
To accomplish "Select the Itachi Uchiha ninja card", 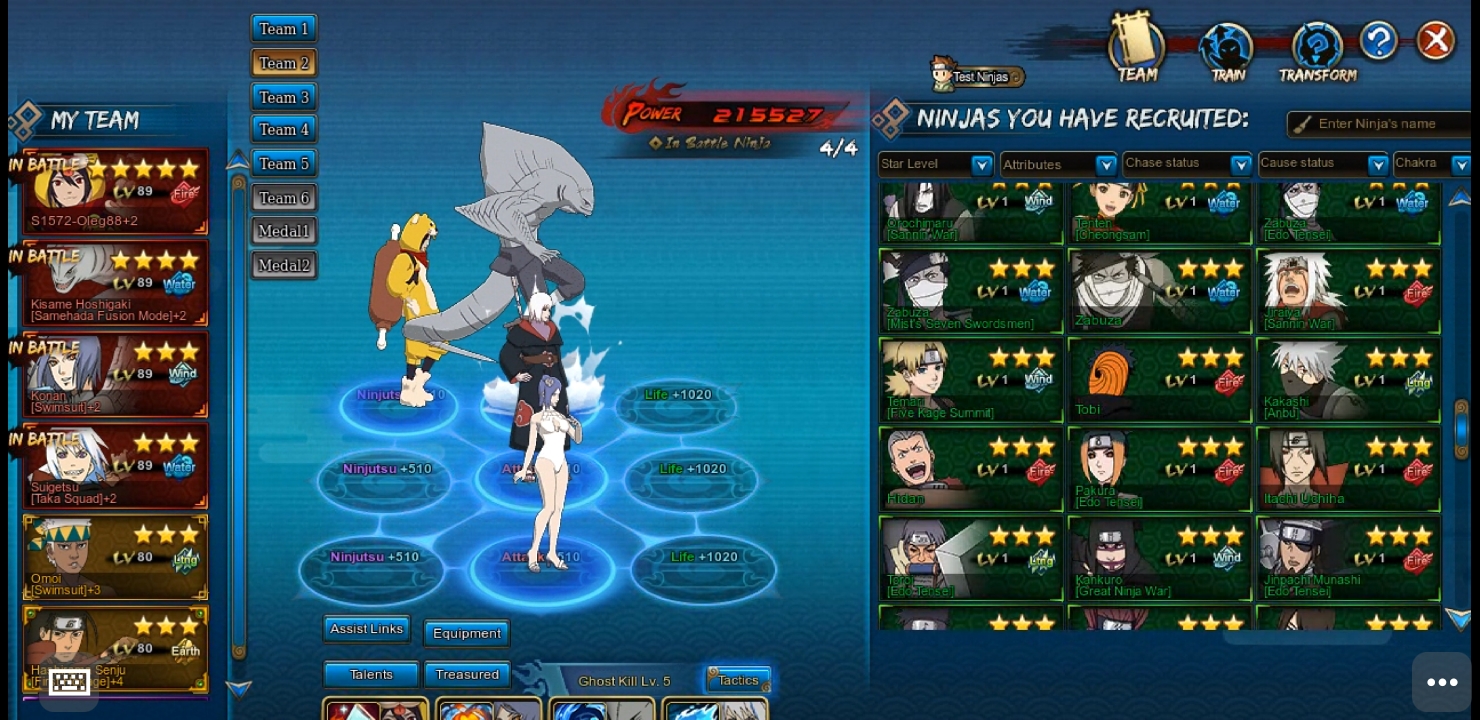I will 1348,469.
